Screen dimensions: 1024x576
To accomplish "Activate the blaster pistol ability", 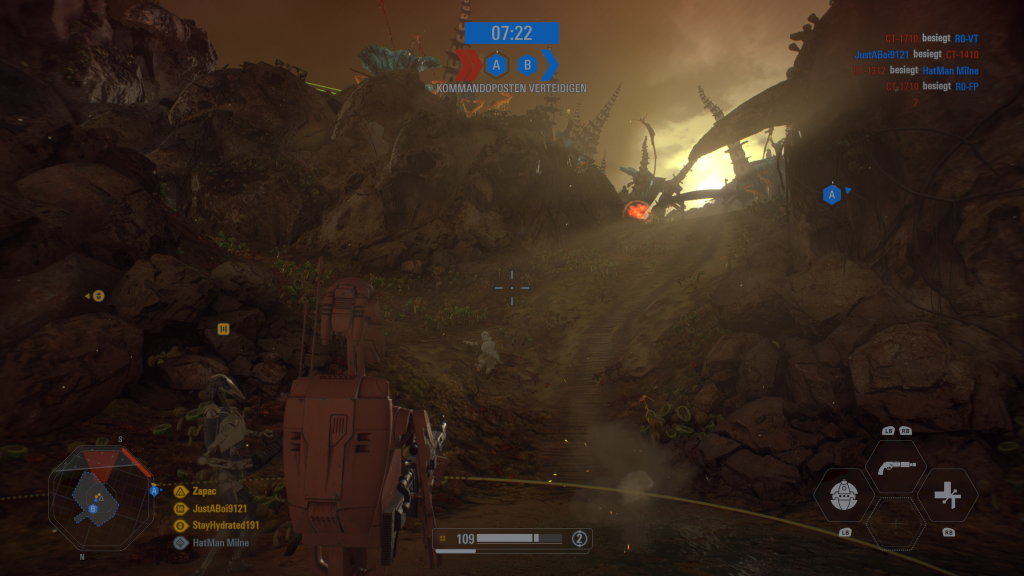I will pyautogui.click(x=895, y=467).
